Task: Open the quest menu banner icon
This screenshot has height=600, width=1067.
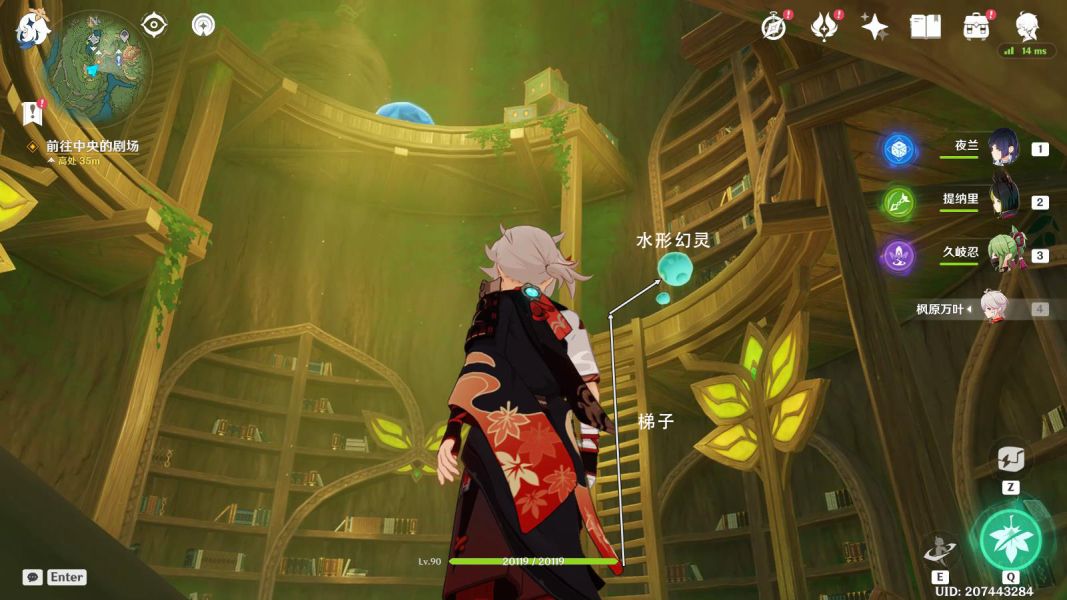Action: point(32,111)
